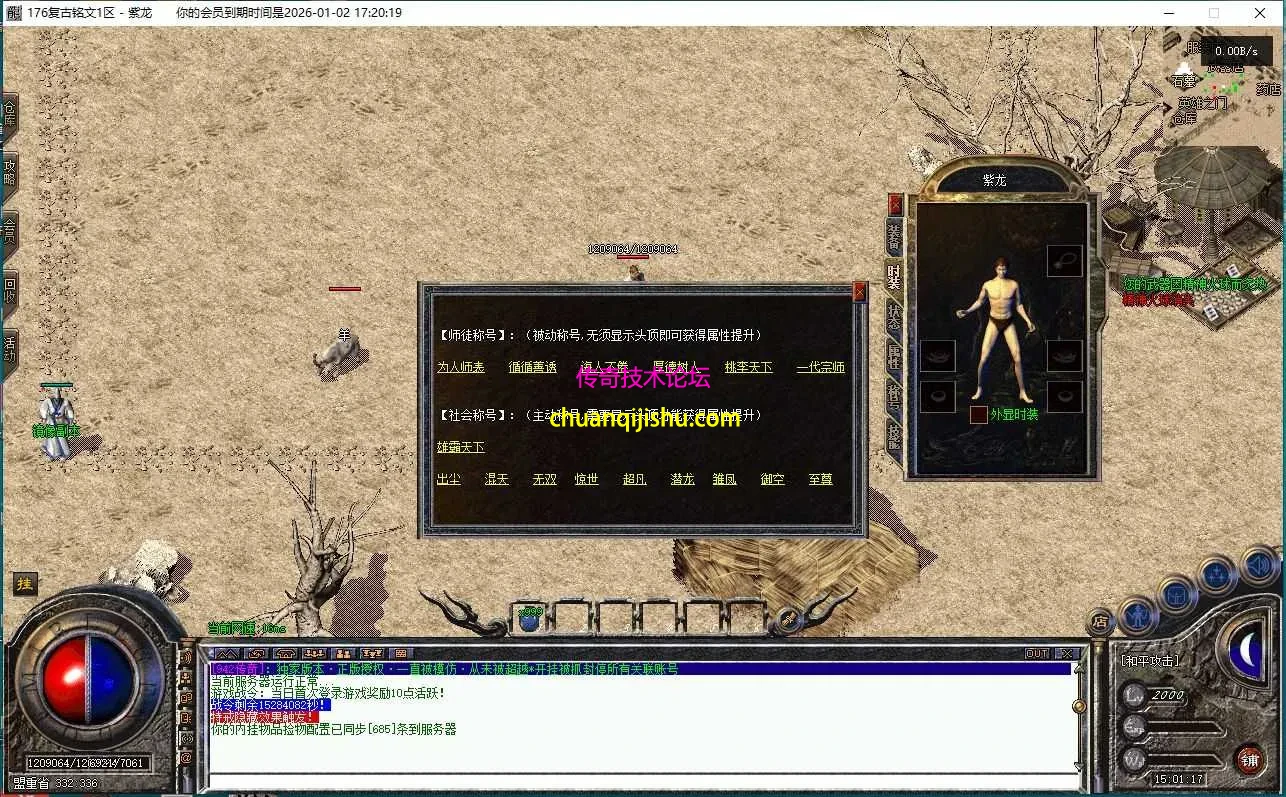Click the 店 shop icon
This screenshot has width=1286, height=797.
[1100, 621]
